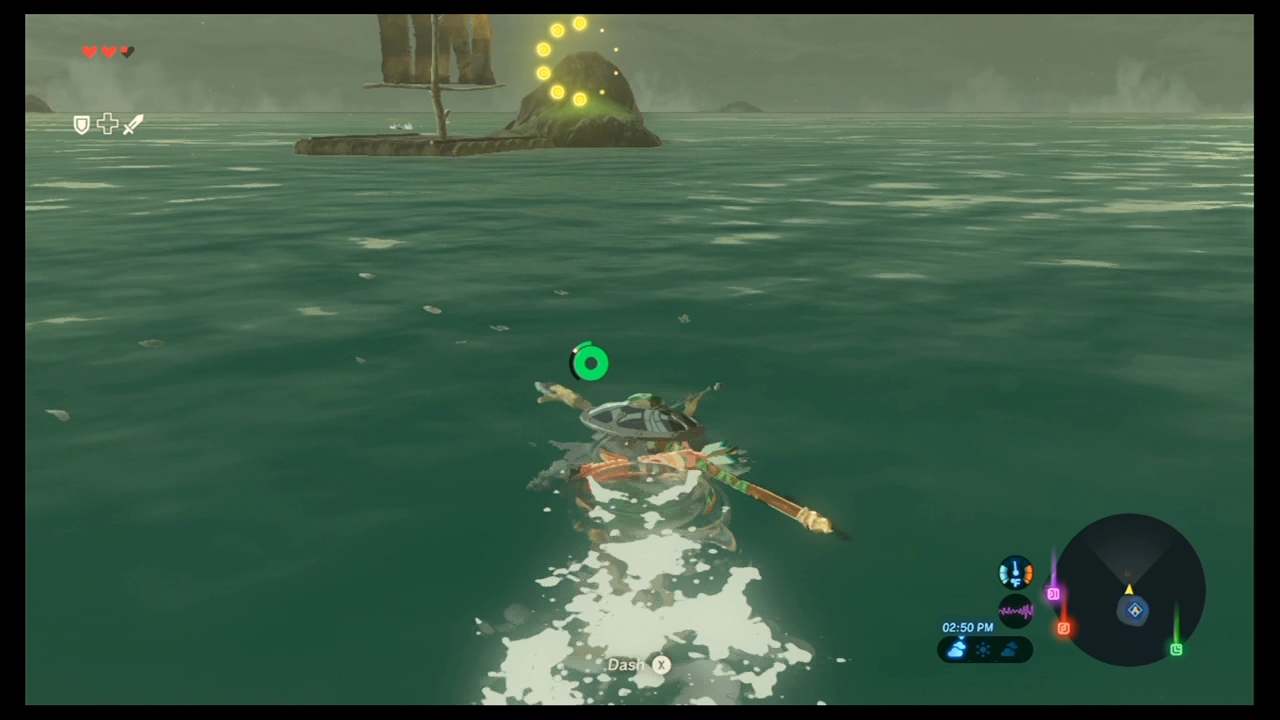
Task: Select the blue destination beacon on the minimap
Action: [1135, 609]
